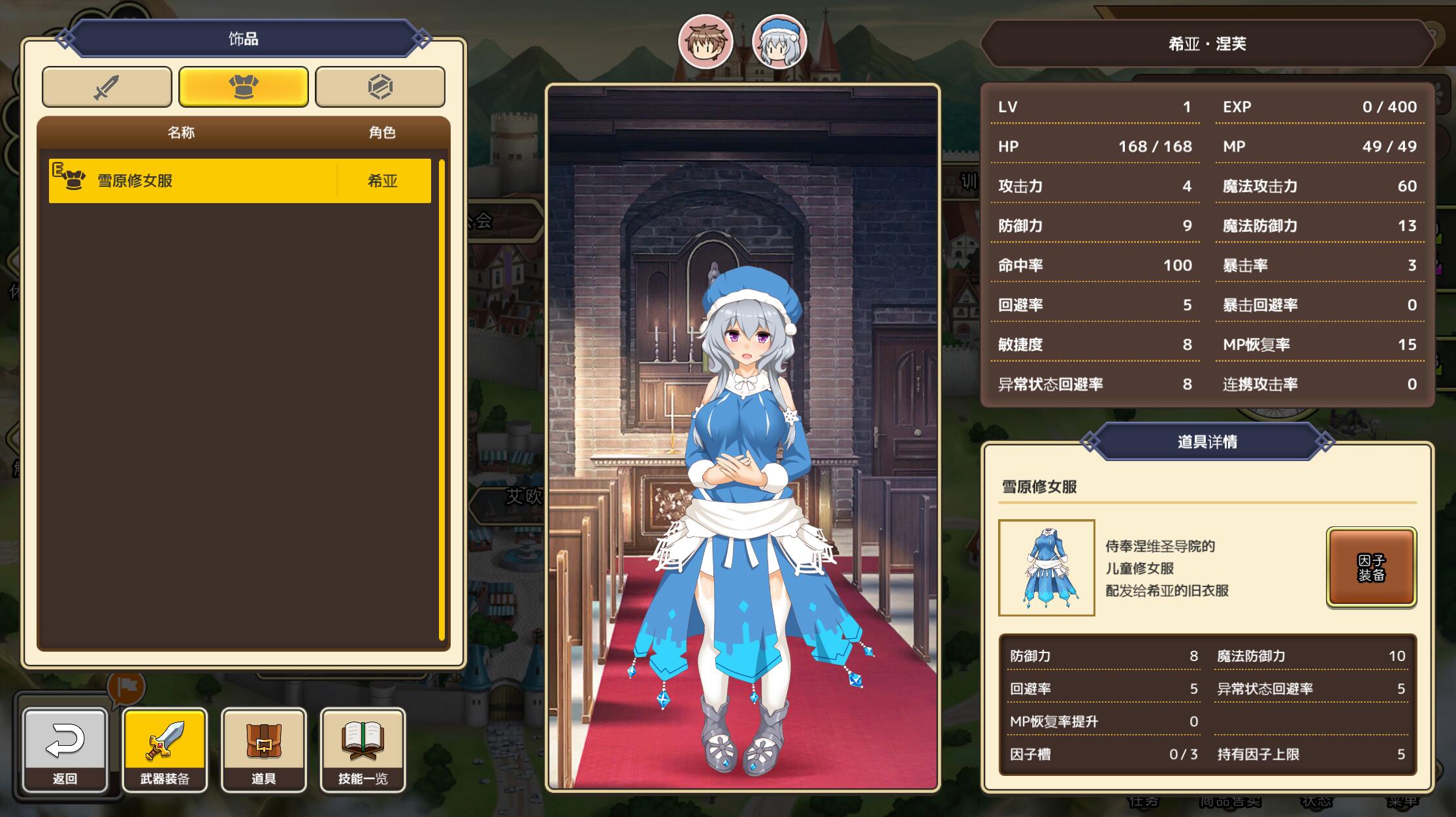
Task: Open the 道具 items bag
Action: [x=263, y=750]
